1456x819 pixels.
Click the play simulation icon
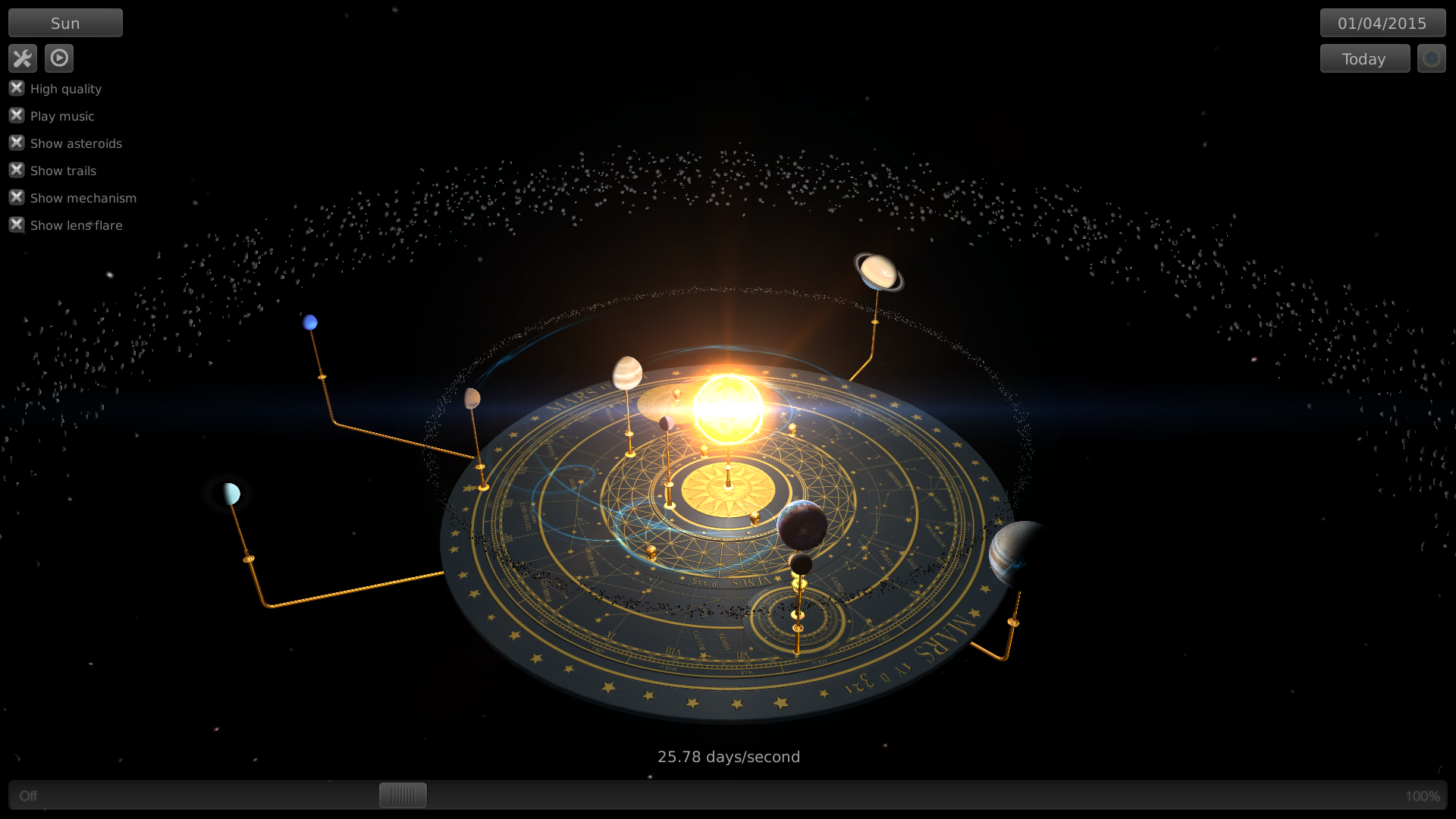(59, 58)
